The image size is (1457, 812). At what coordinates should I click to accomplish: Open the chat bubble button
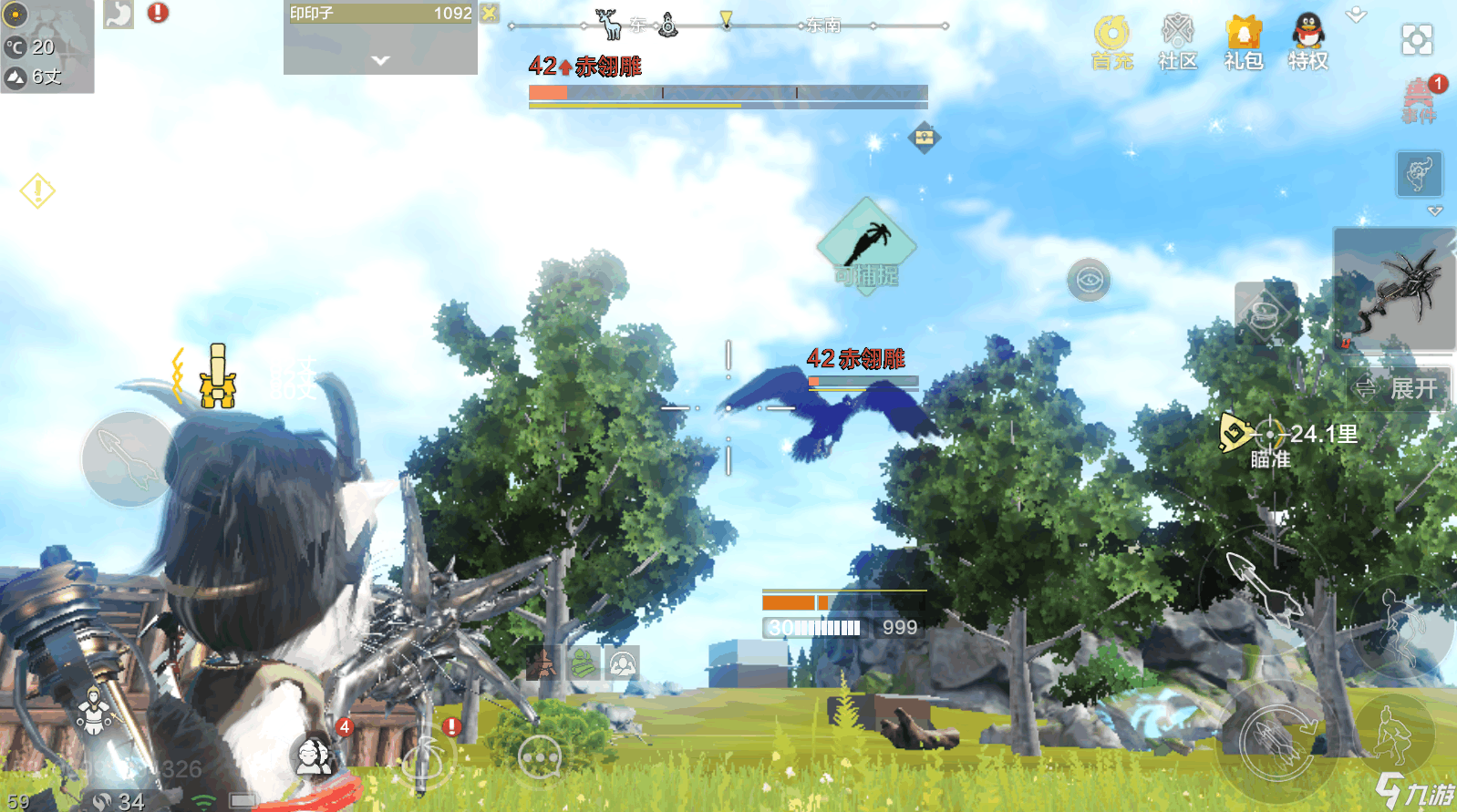539,756
